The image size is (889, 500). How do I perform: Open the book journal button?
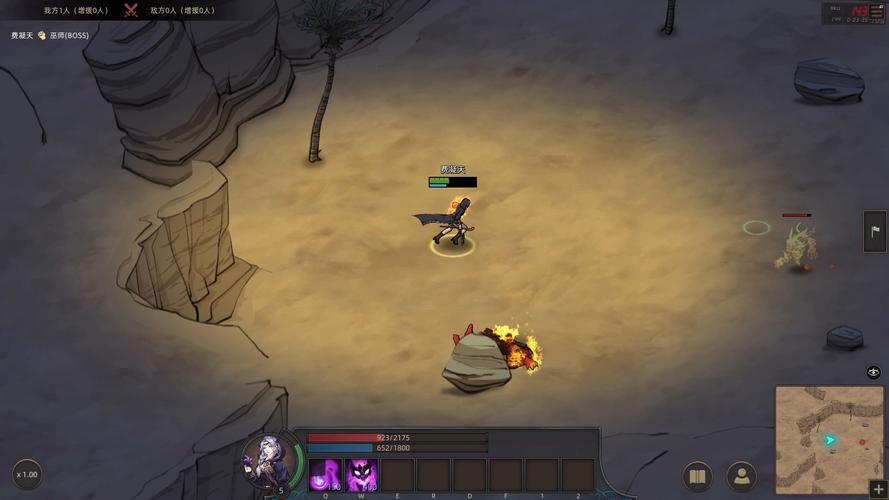698,475
